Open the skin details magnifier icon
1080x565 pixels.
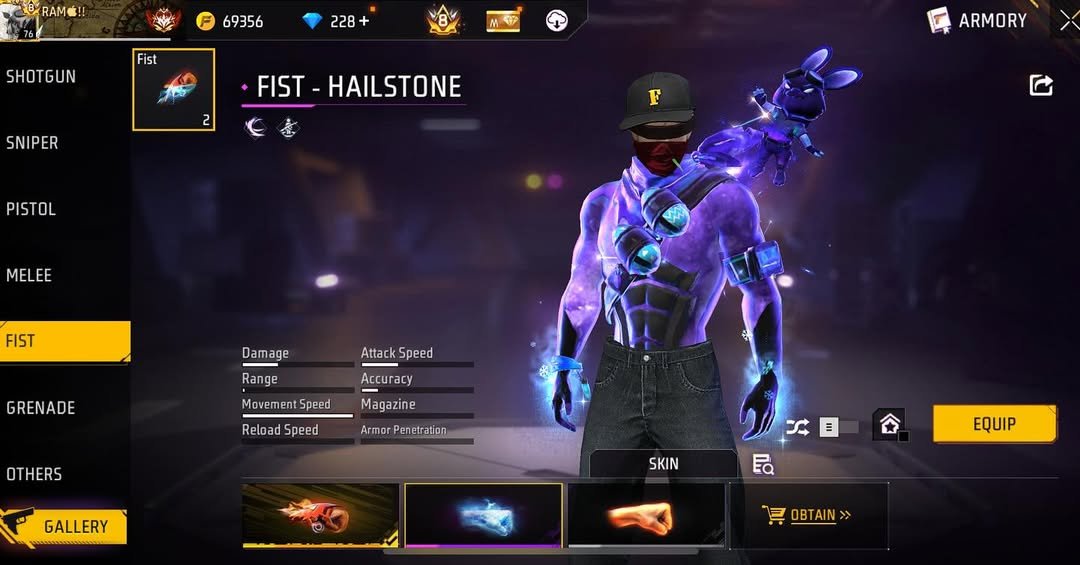pyautogui.click(x=763, y=464)
